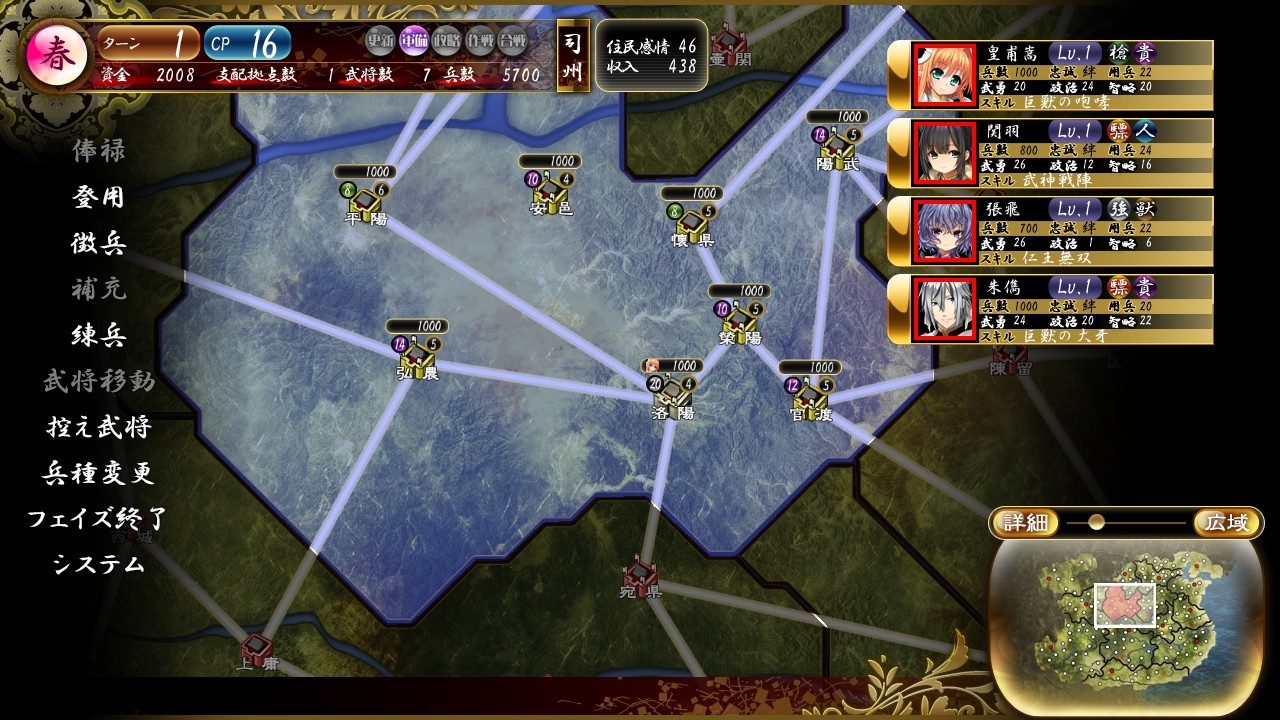Open the システム system menu
Screen dimensions: 1280x720
tap(98, 565)
